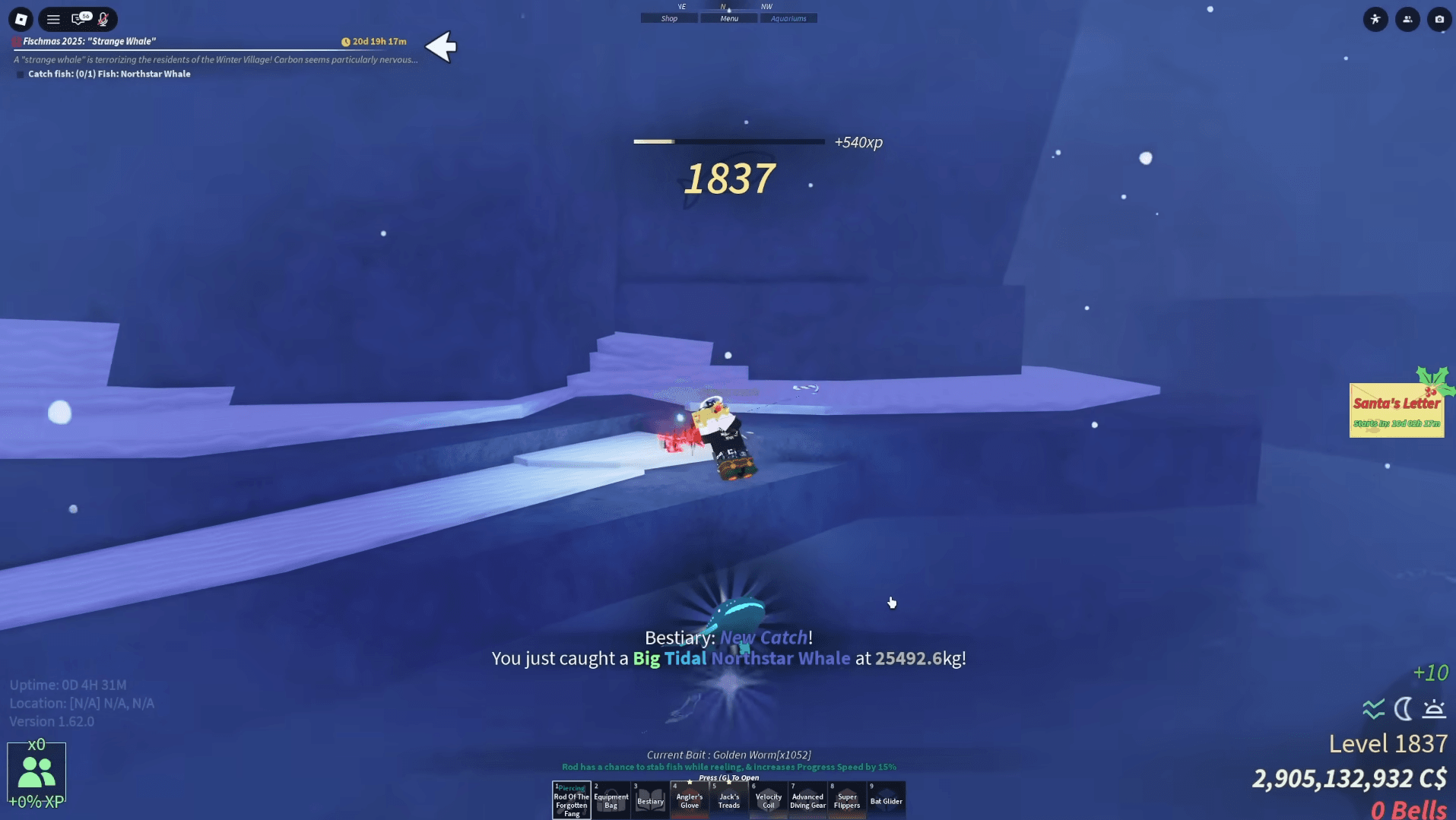Collapse the quest tracker with white arrow

pos(441,47)
